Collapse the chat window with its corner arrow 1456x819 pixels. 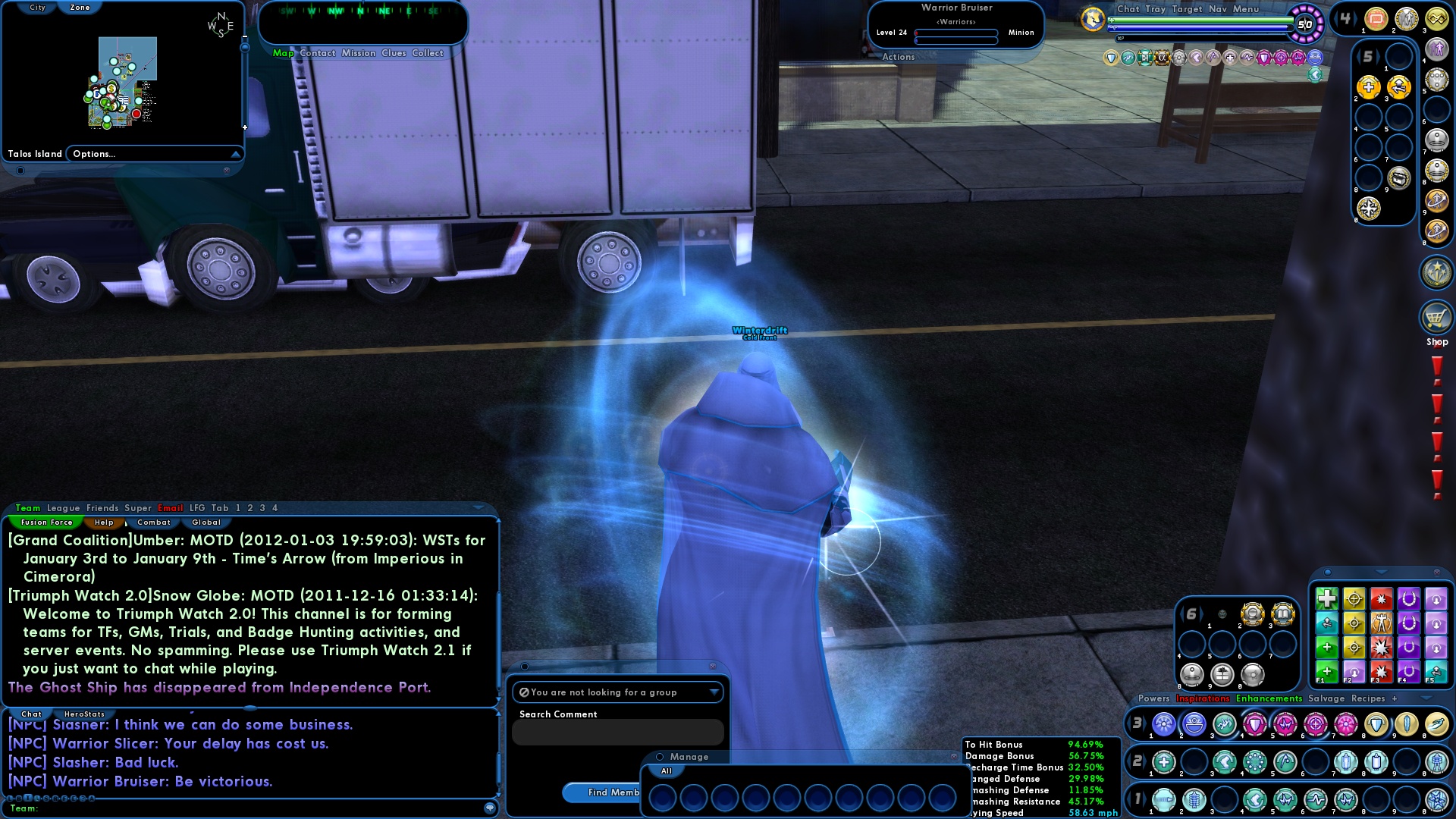coord(479,508)
